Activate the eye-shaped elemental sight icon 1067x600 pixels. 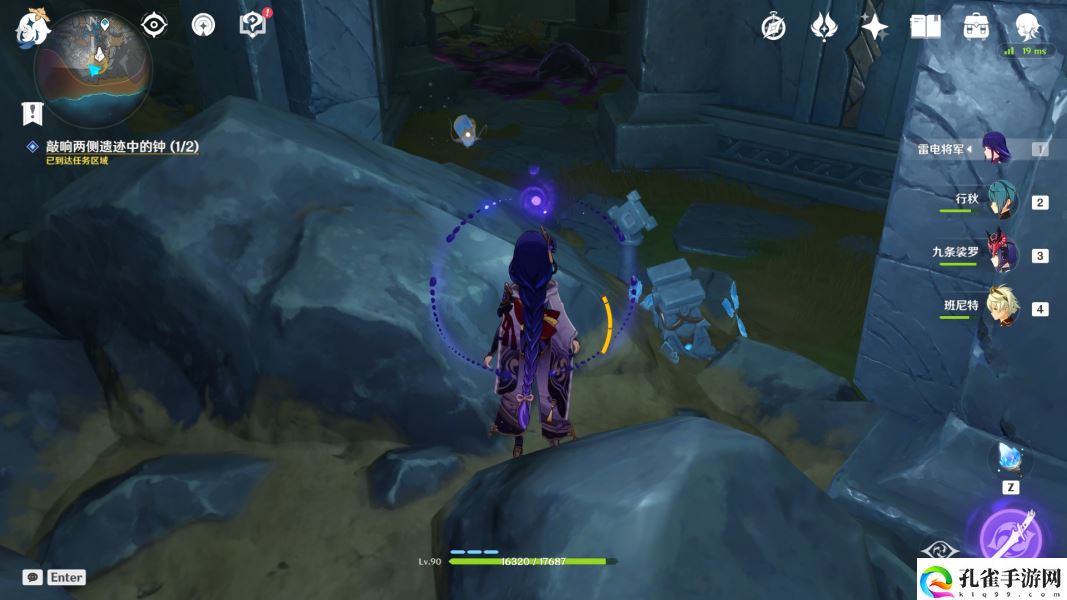point(154,25)
